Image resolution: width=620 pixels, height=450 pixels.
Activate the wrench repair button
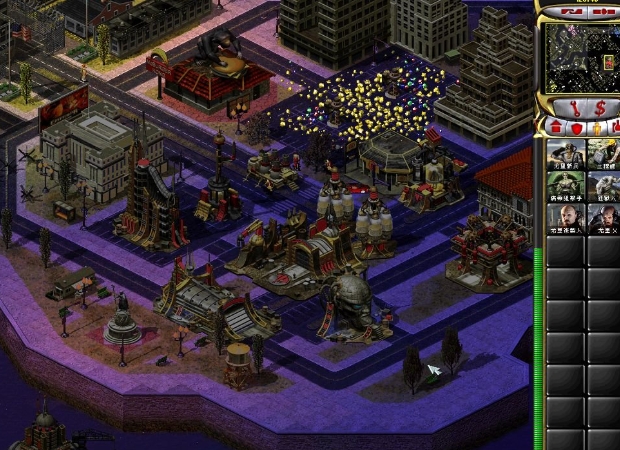pos(574,107)
